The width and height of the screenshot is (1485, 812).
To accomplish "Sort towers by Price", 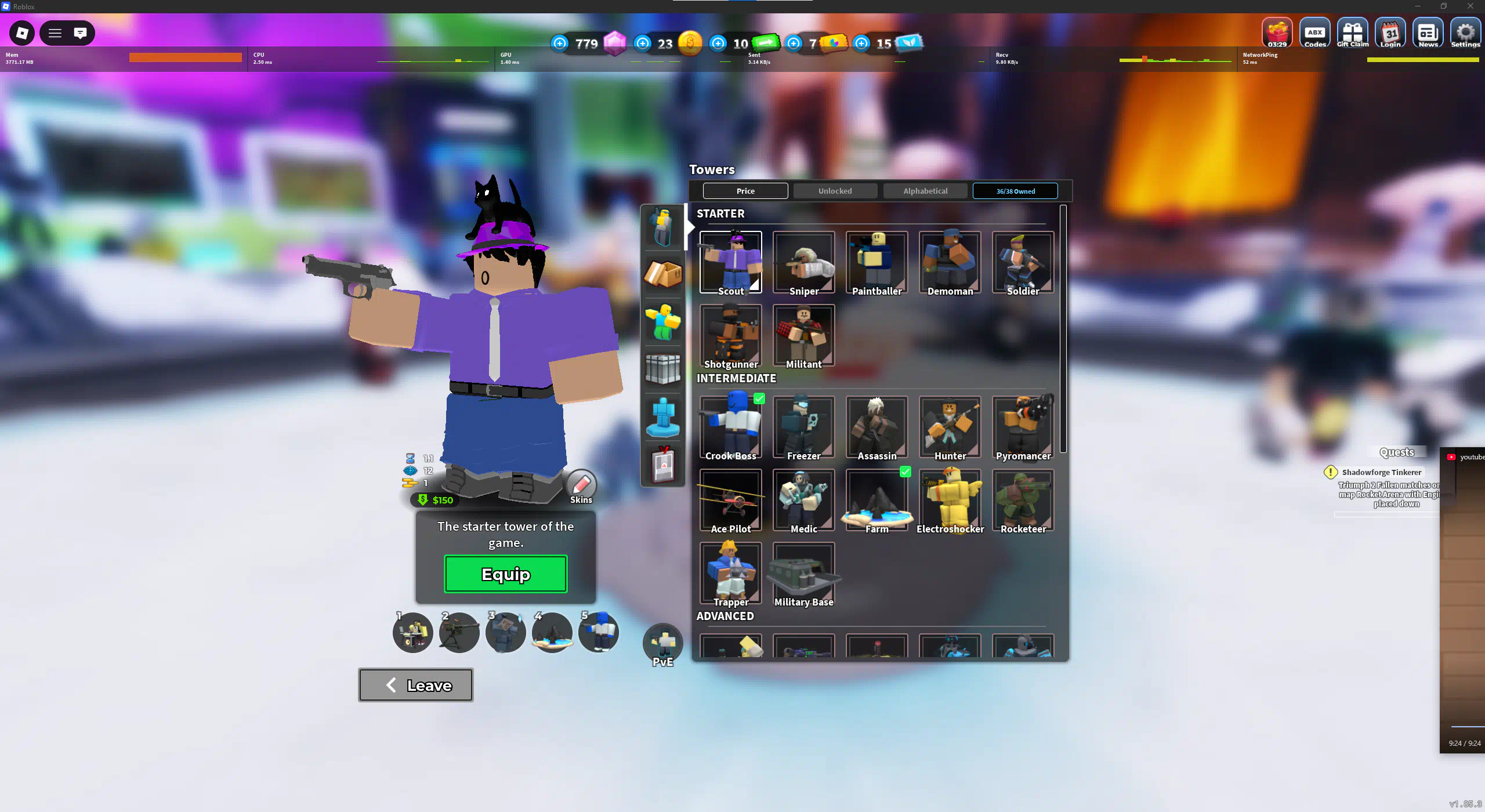I will (x=745, y=191).
